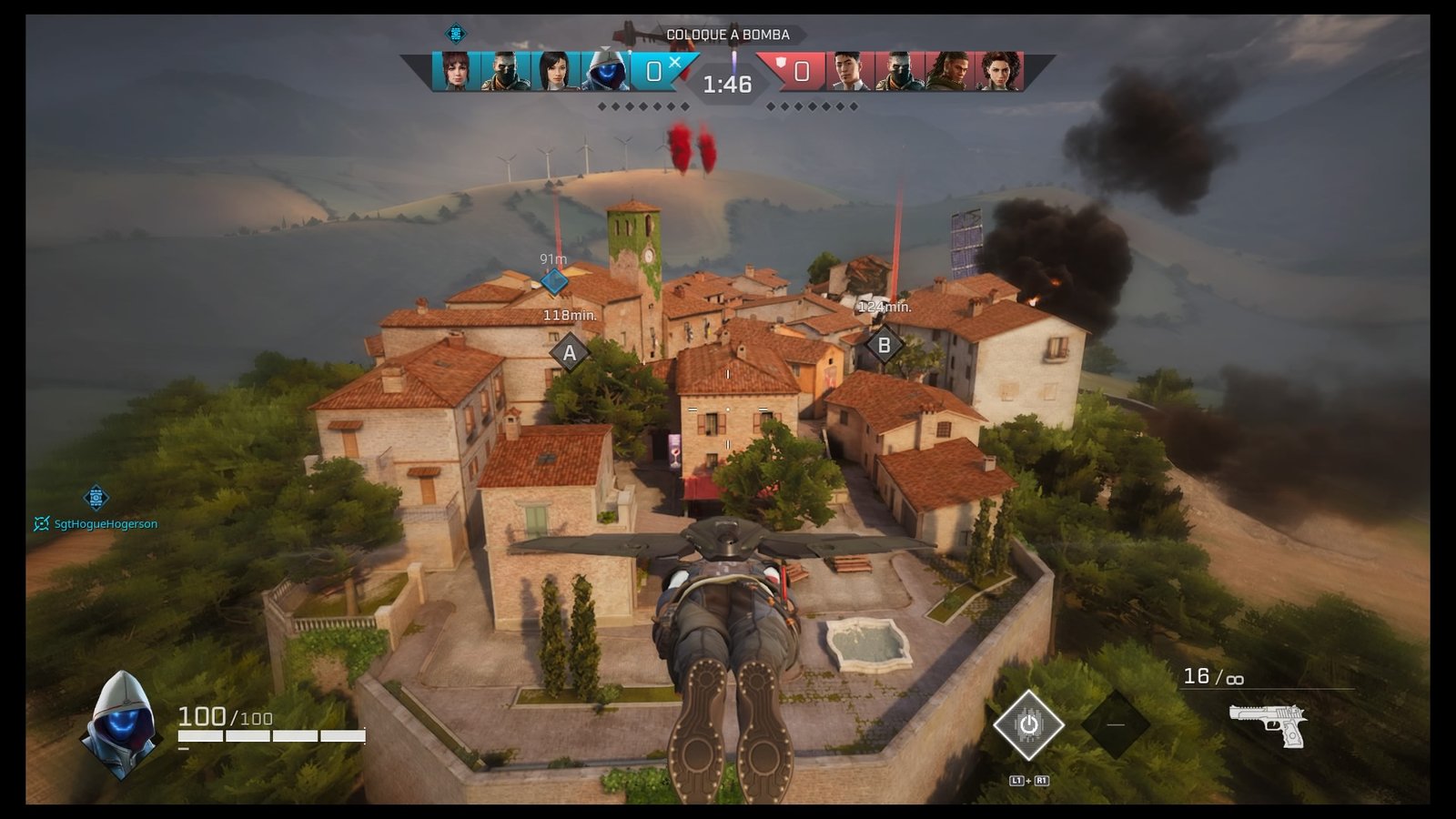Viewport: 1456px width, 819px height.
Task: Select the black-haired woman blue team portrait
Action: [x=555, y=71]
